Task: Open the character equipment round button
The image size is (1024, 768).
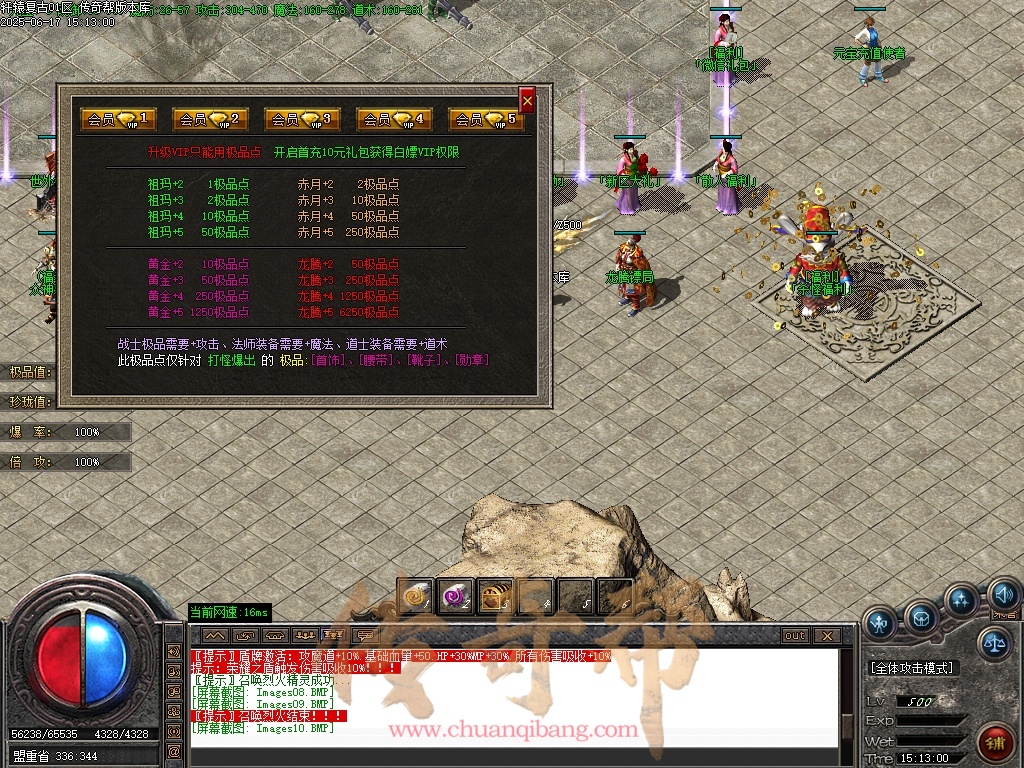Action: coord(881,623)
